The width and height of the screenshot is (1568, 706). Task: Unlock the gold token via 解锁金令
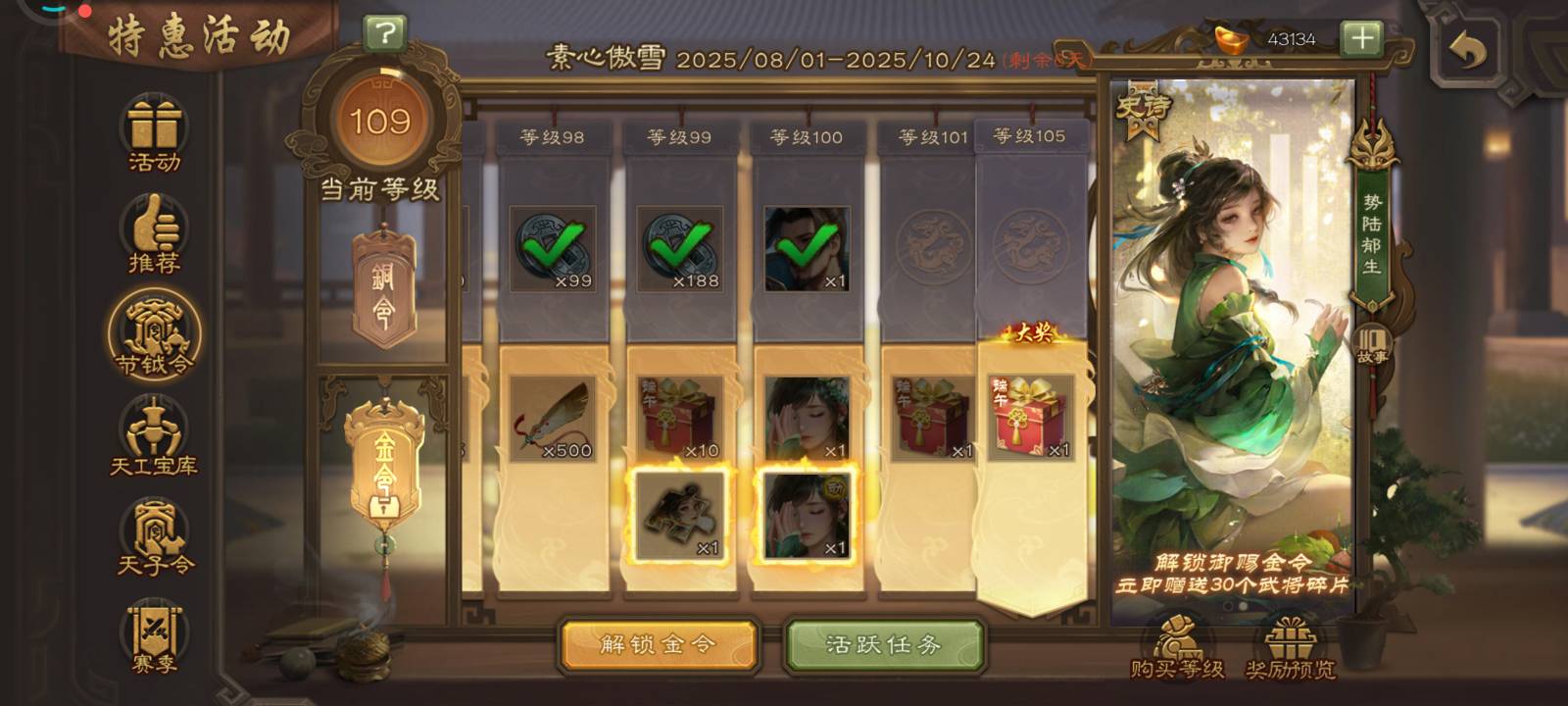pos(658,645)
